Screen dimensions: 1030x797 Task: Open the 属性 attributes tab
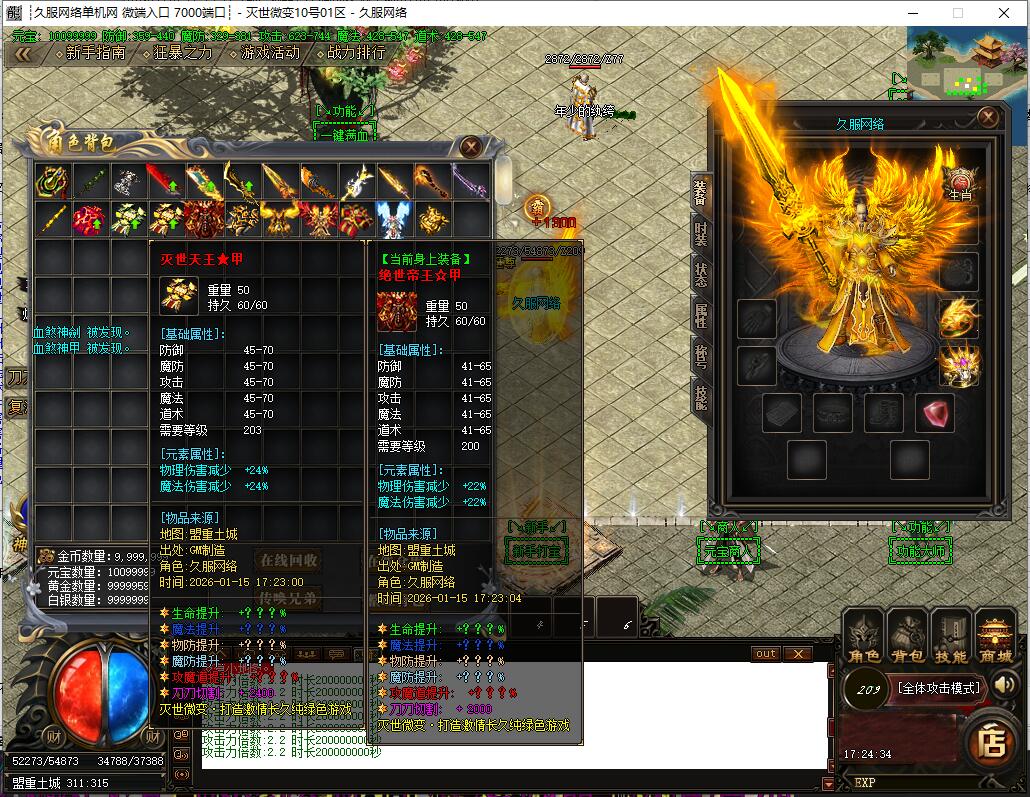click(x=700, y=316)
